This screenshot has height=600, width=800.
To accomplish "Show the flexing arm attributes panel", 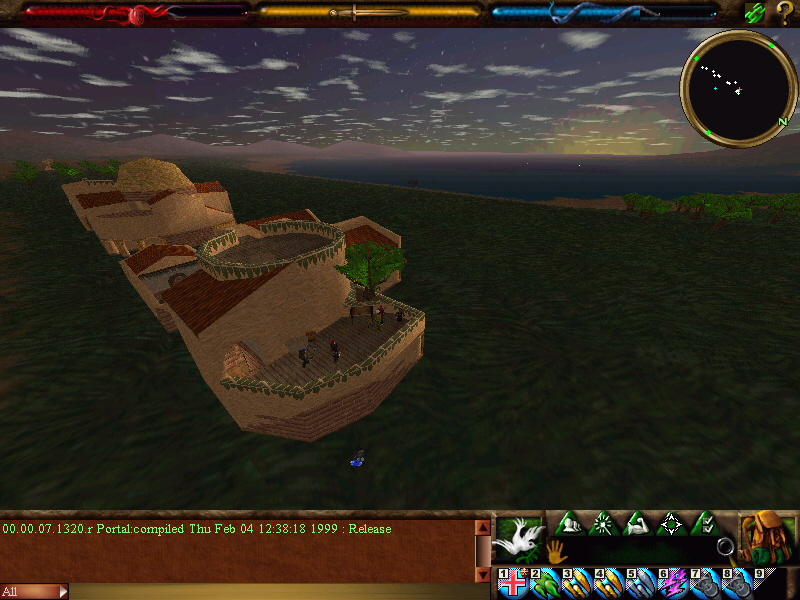I will (x=638, y=523).
